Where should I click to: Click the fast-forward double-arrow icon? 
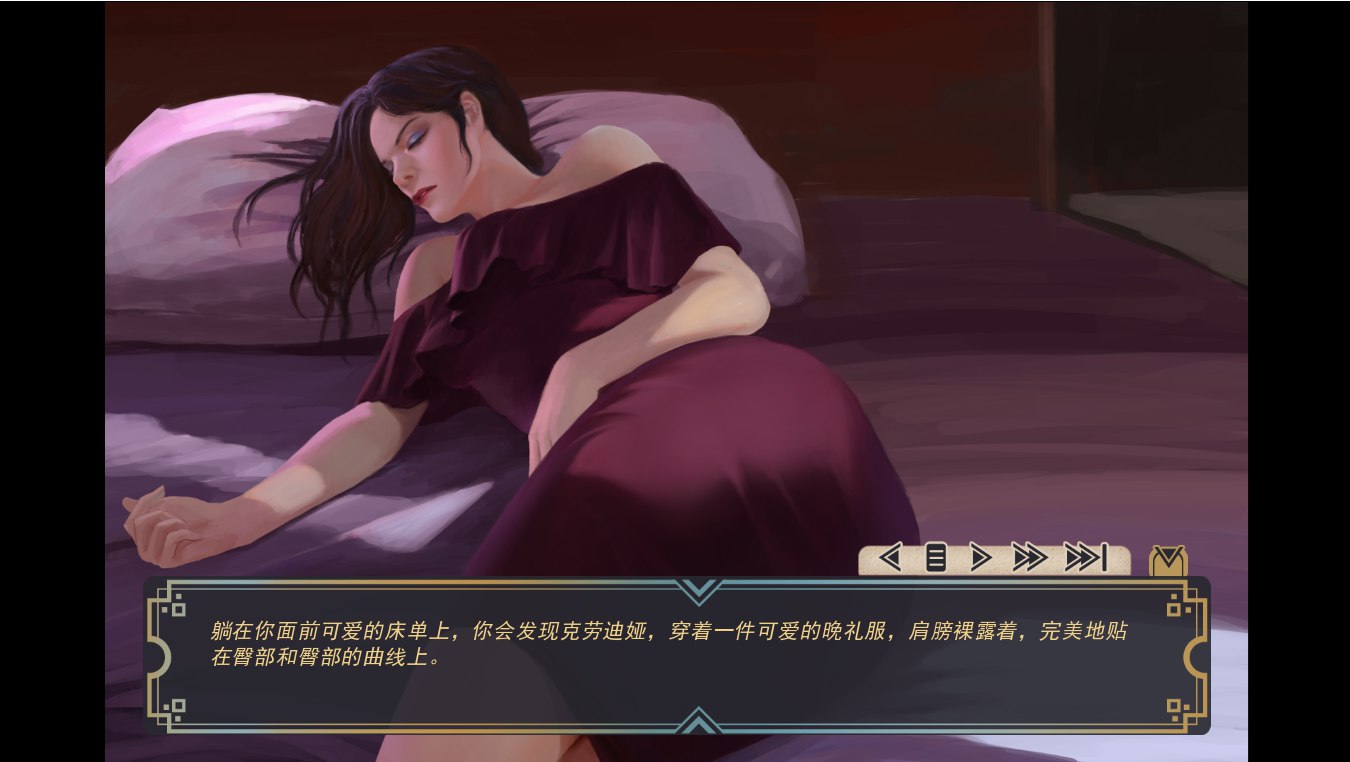pyautogui.click(x=1028, y=558)
